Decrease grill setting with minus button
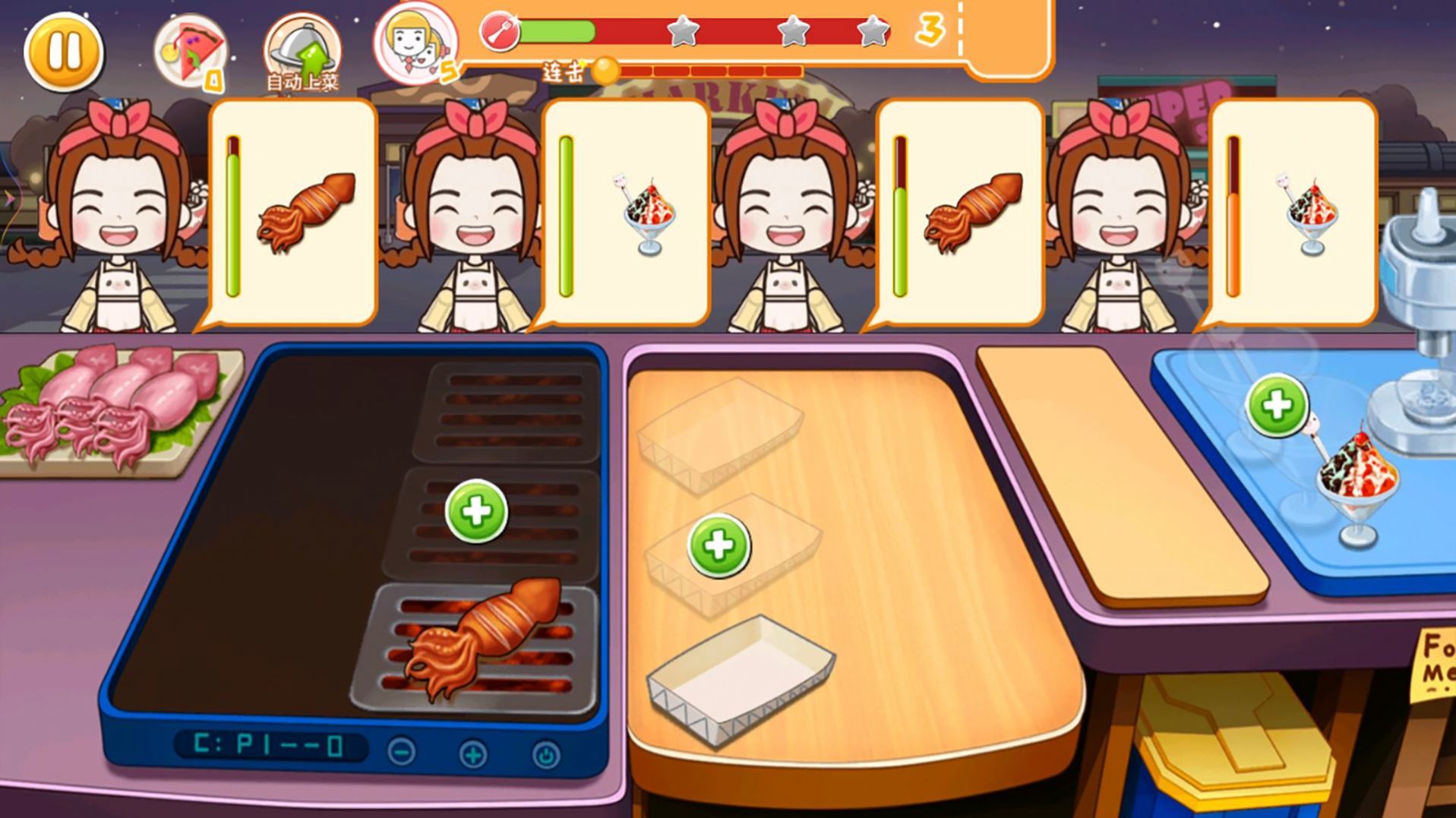The image size is (1456, 818). (401, 752)
